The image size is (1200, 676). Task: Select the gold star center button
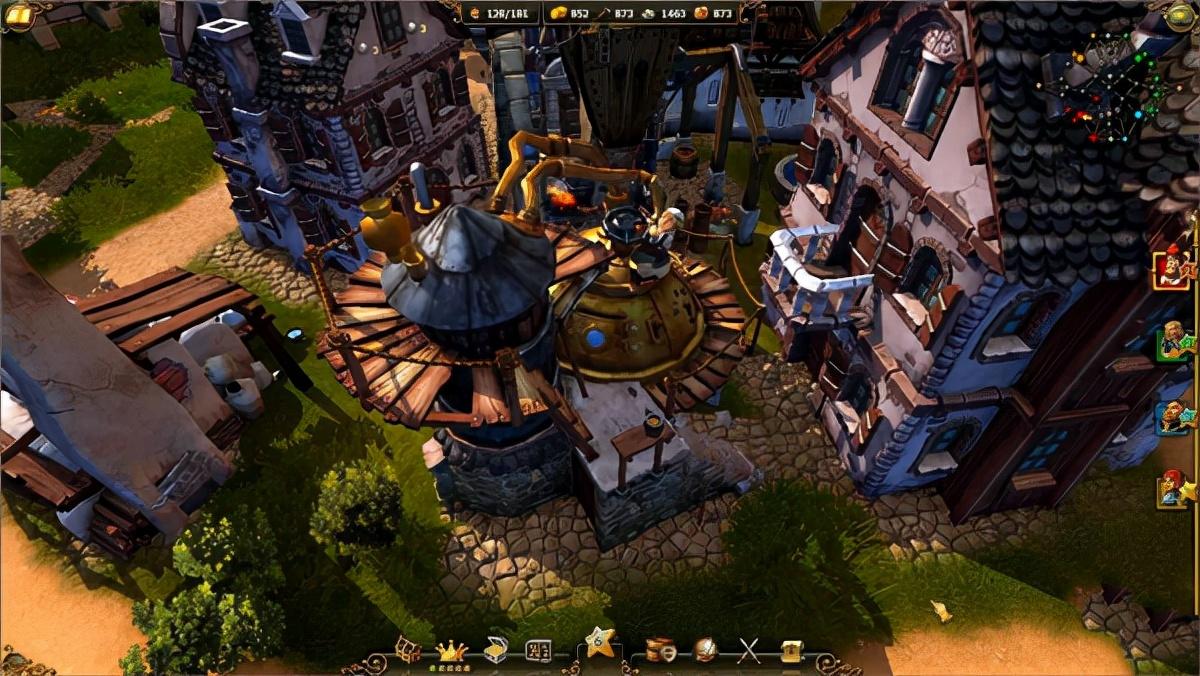(599, 642)
